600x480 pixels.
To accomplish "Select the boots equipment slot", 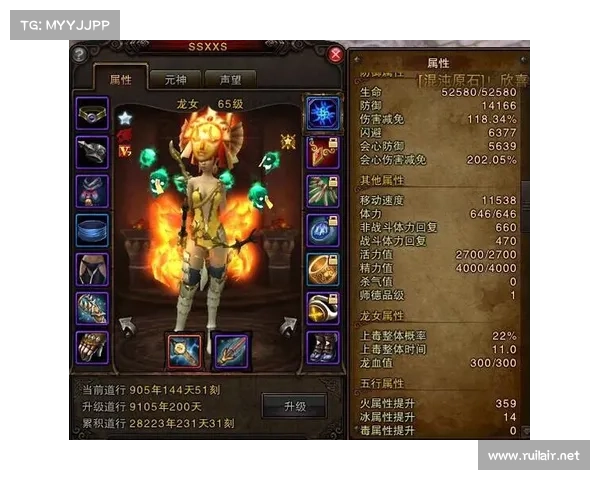I will (322, 346).
